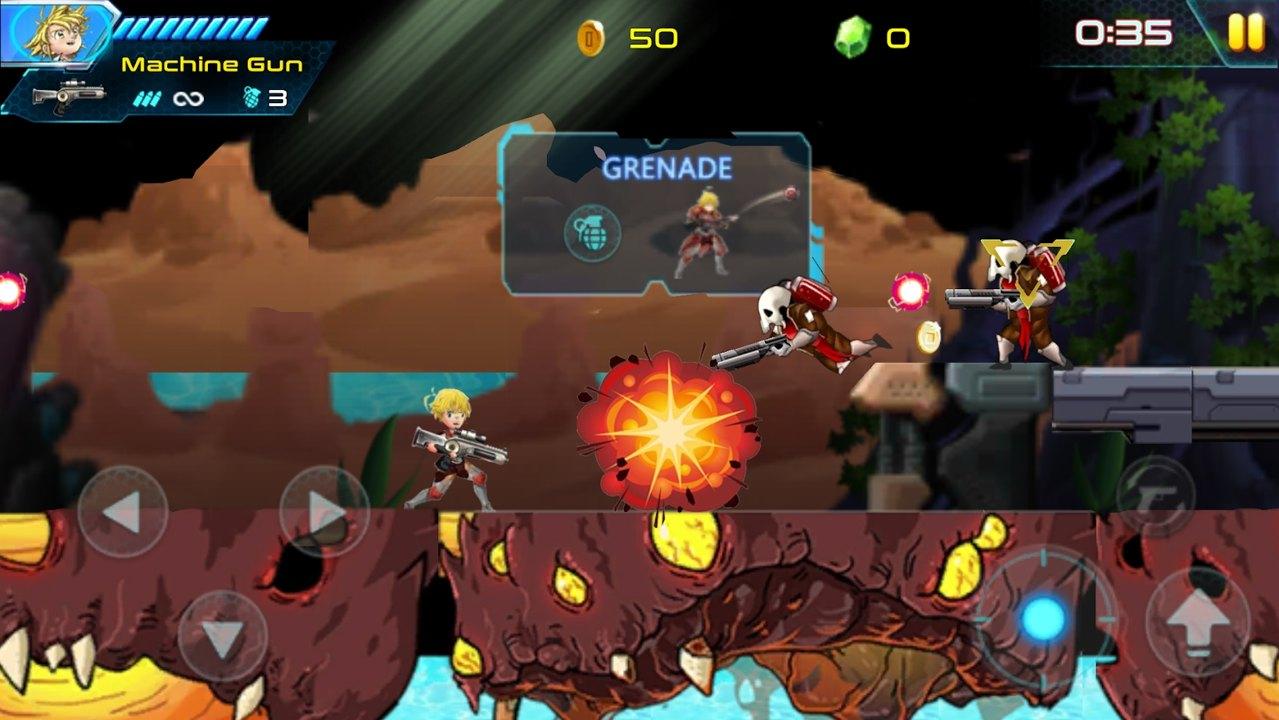Fire with the blue crosshair button
Viewport: 1279px width, 720px height.
coord(1044,619)
